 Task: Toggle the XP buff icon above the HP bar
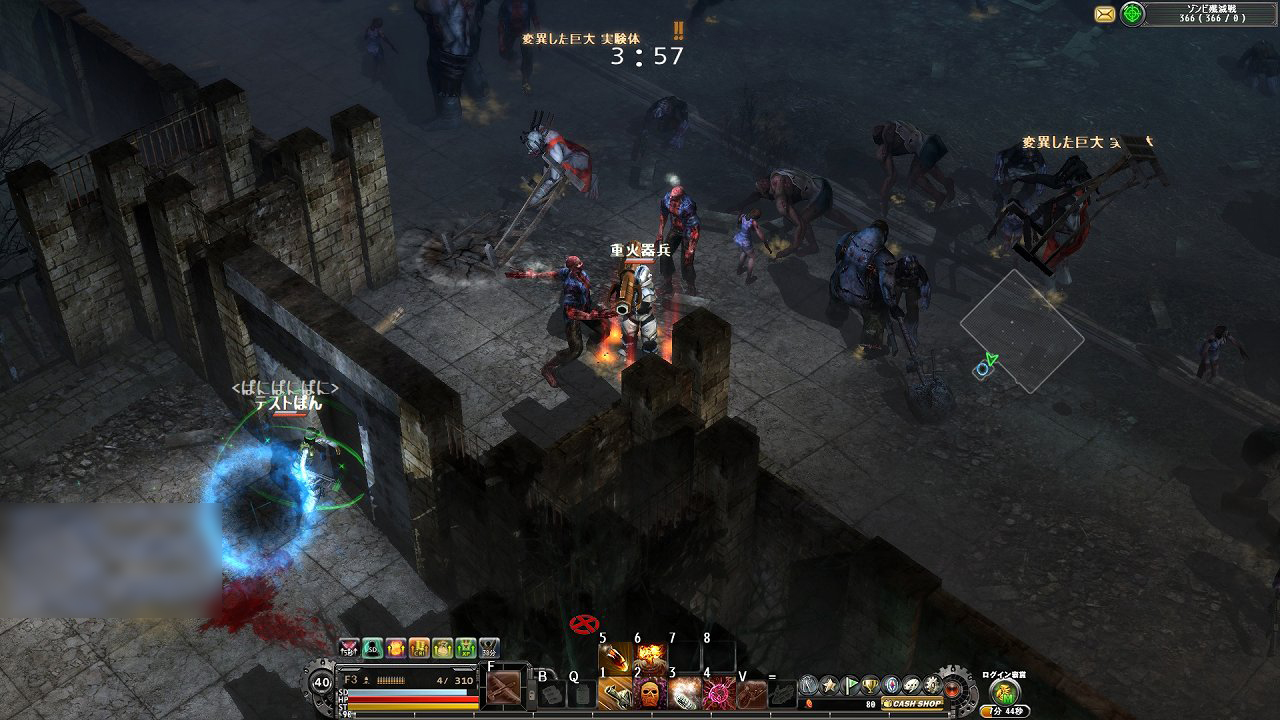pyautogui.click(x=466, y=648)
